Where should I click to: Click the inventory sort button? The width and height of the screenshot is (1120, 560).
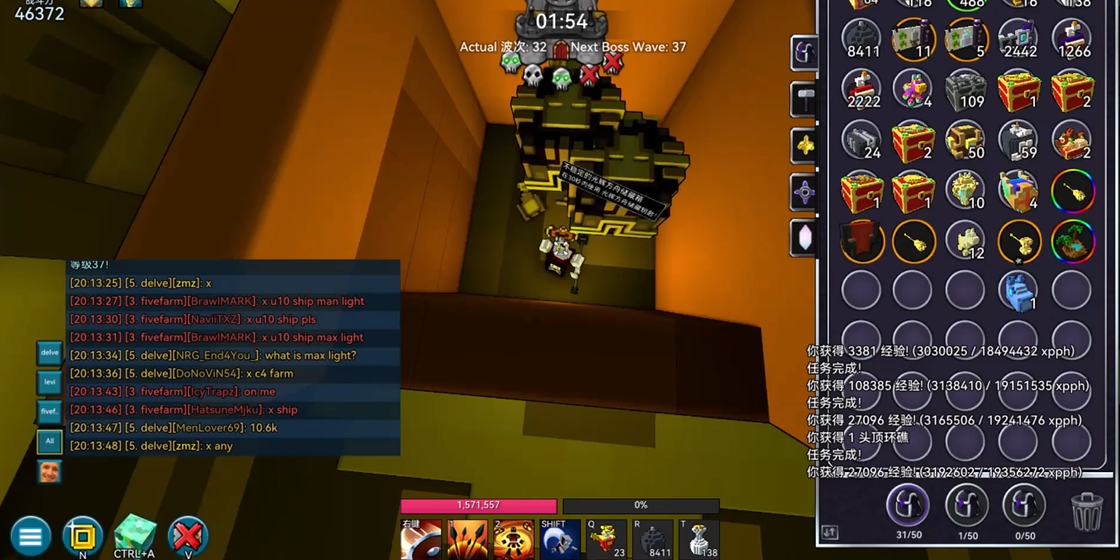point(829,533)
